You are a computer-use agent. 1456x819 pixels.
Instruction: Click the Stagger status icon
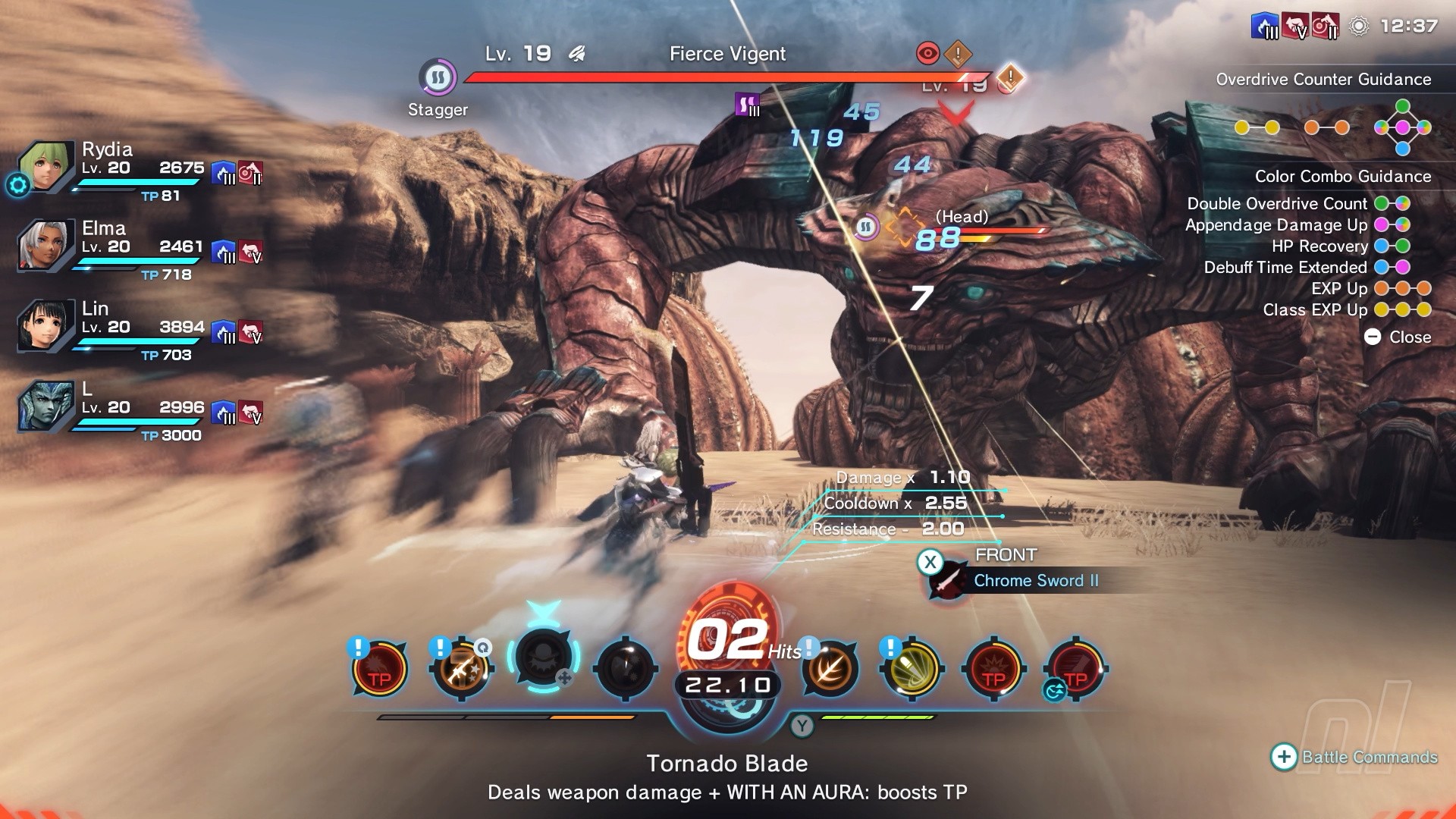(x=438, y=77)
